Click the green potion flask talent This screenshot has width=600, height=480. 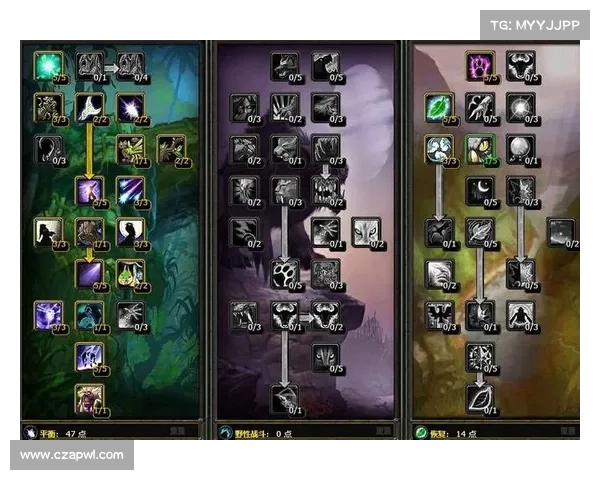point(131,271)
